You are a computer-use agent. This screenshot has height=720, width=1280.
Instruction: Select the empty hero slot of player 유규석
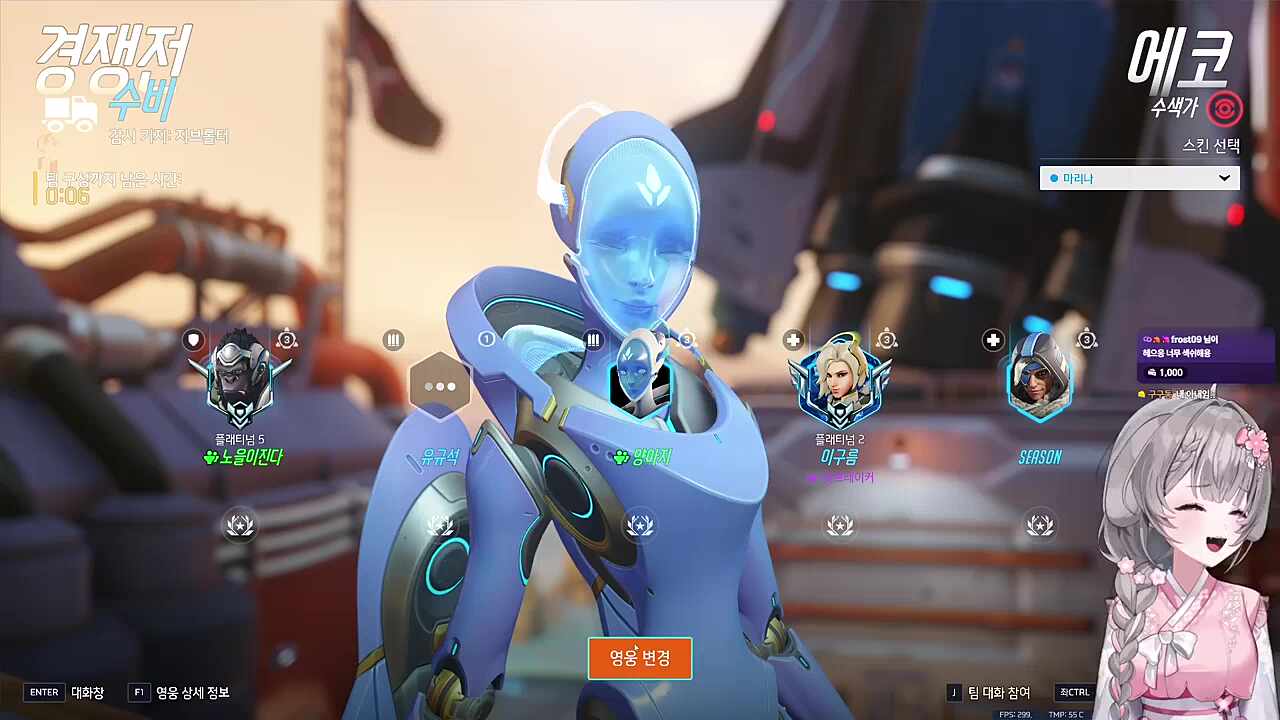[x=440, y=386]
